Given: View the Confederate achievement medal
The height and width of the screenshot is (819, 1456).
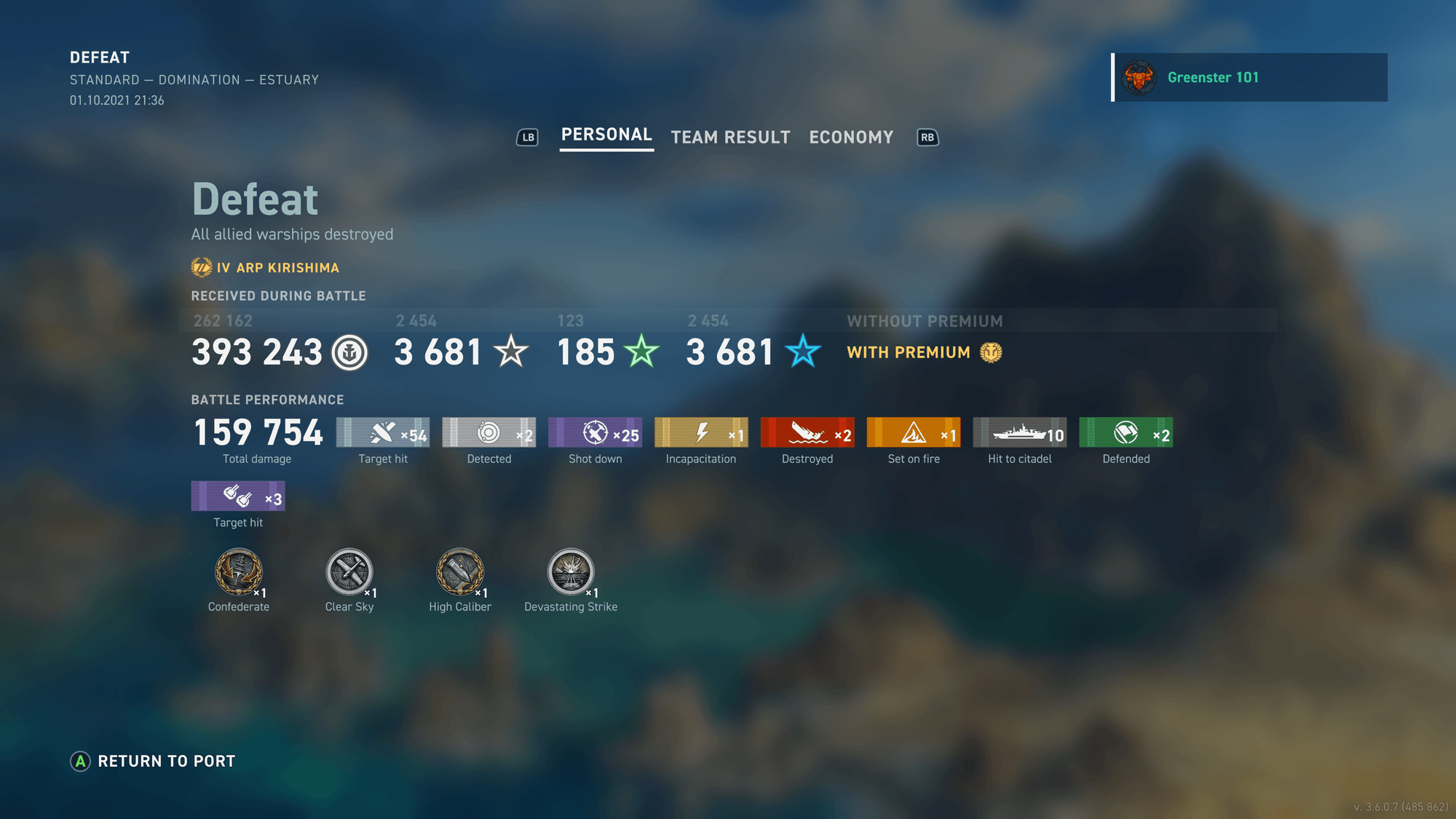Looking at the screenshot, I should tap(238, 574).
